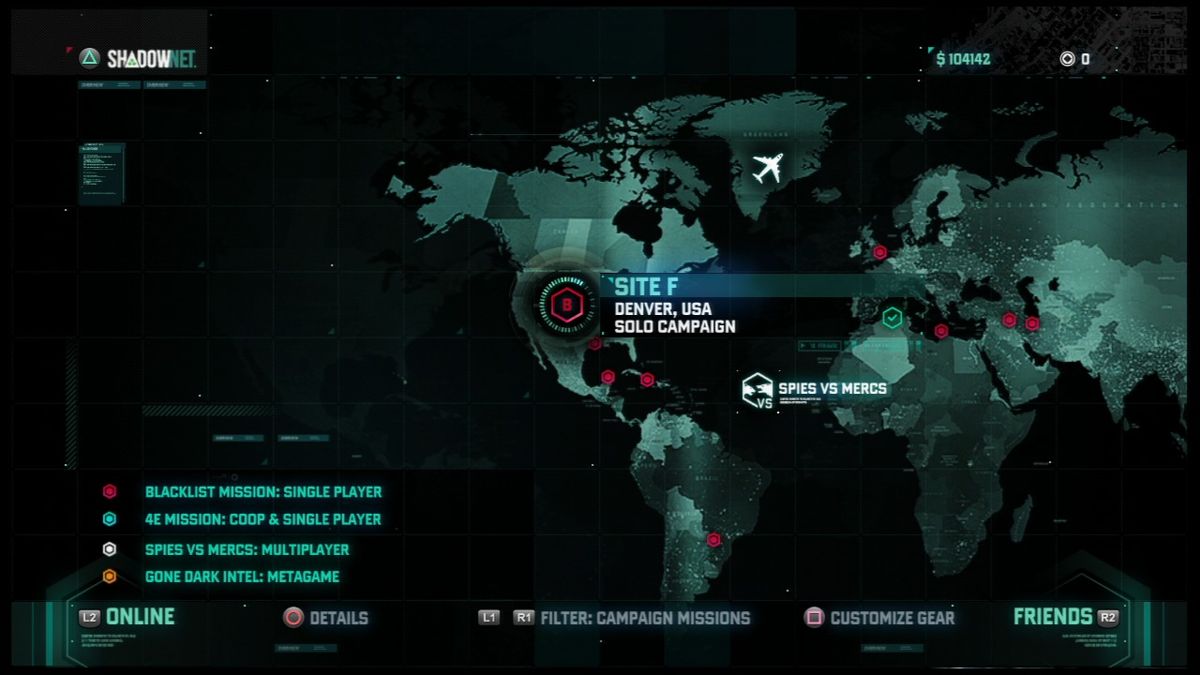Change the Campaign Missions filter
Image resolution: width=1200 pixels, height=675 pixels.
point(644,618)
